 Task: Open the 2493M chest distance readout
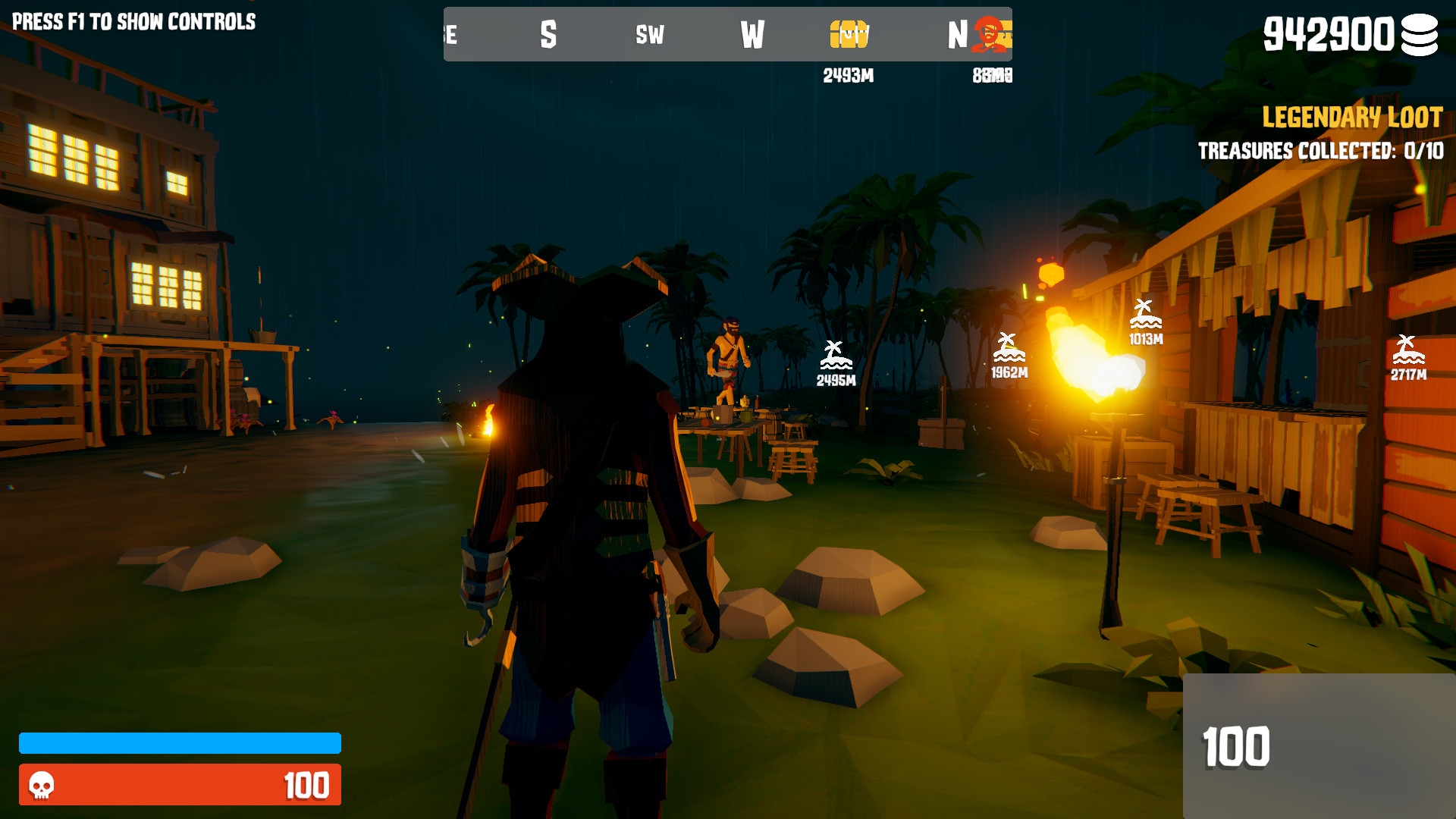pos(847,76)
